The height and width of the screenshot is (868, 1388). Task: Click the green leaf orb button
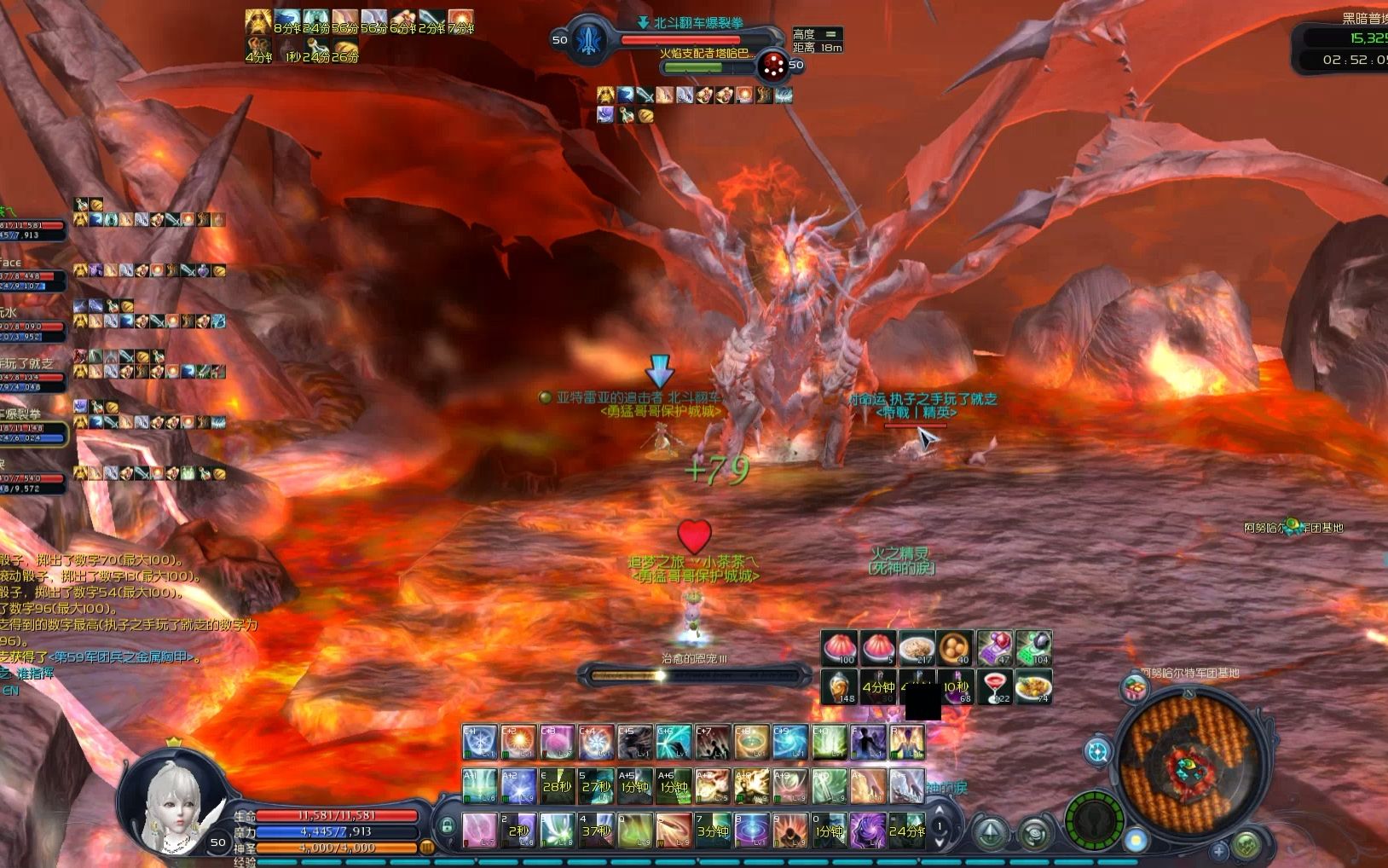coord(1246,845)
